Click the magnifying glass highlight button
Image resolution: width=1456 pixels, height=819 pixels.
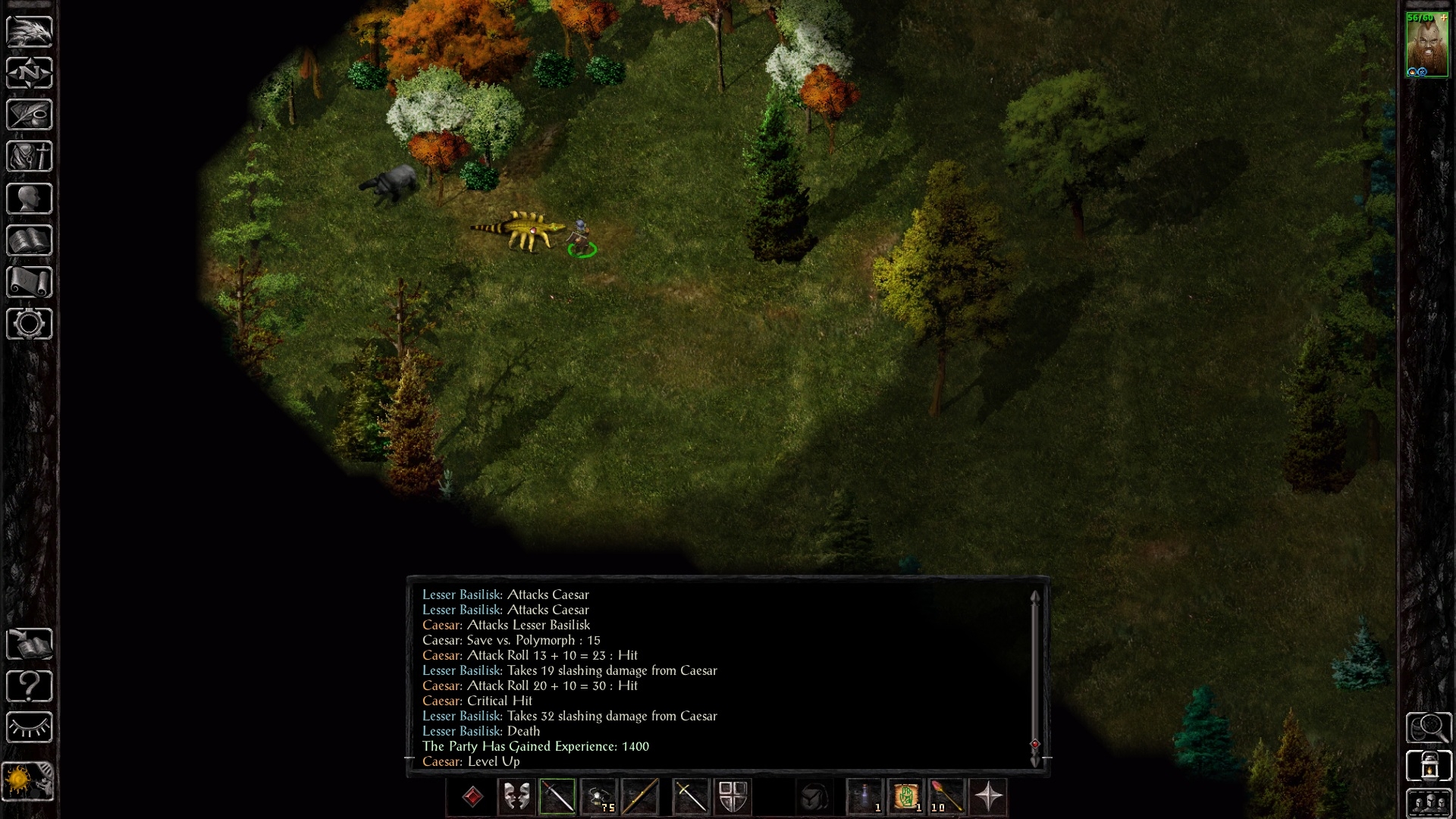[x=1429, y=727]
